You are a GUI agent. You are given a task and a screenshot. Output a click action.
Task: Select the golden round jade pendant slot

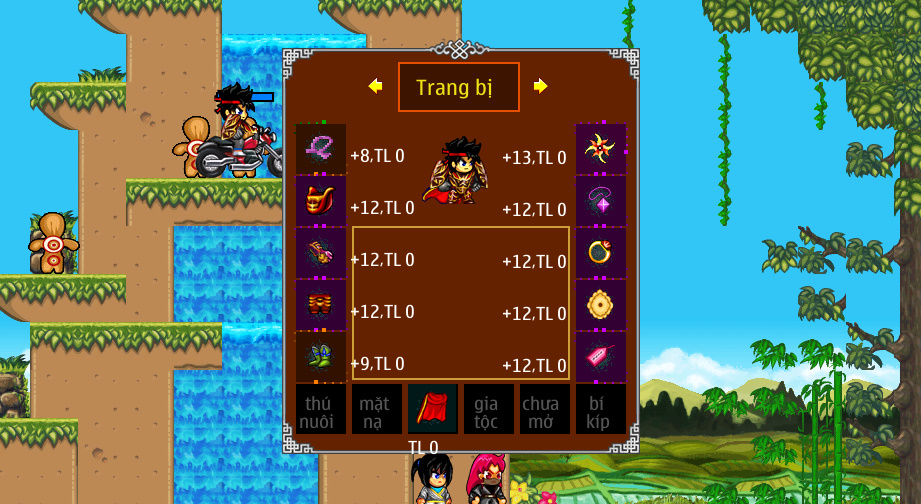click(601, 305)
